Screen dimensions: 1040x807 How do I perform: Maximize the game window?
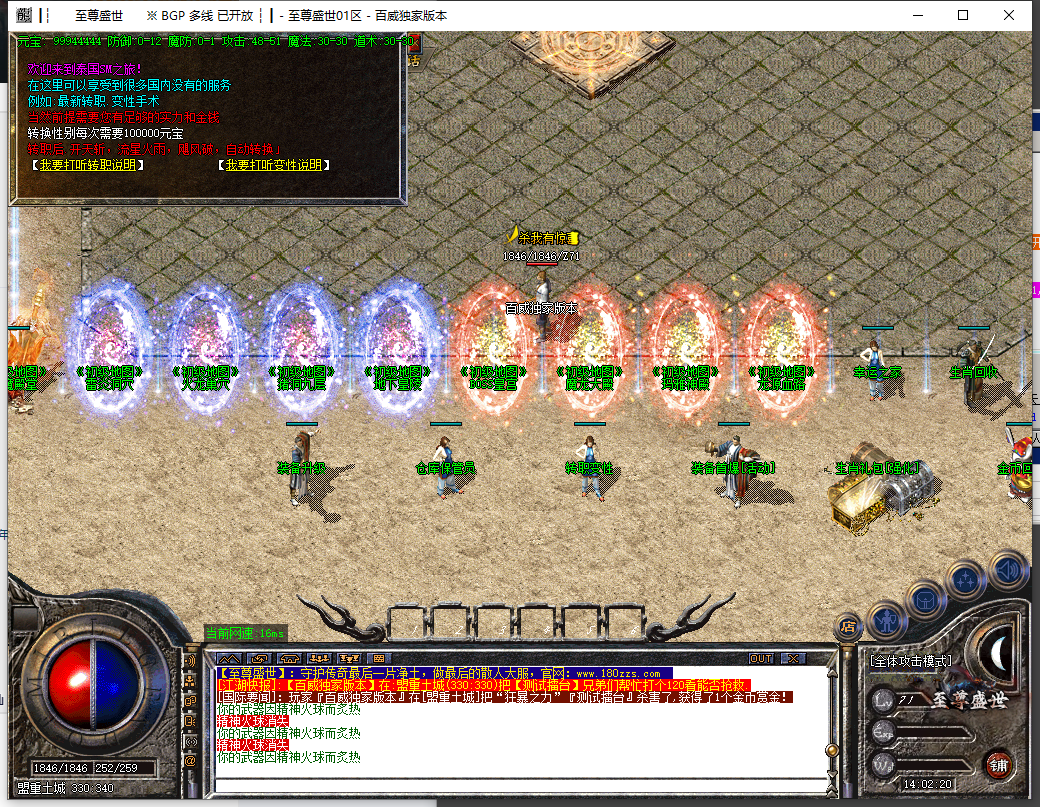point(963,15)
